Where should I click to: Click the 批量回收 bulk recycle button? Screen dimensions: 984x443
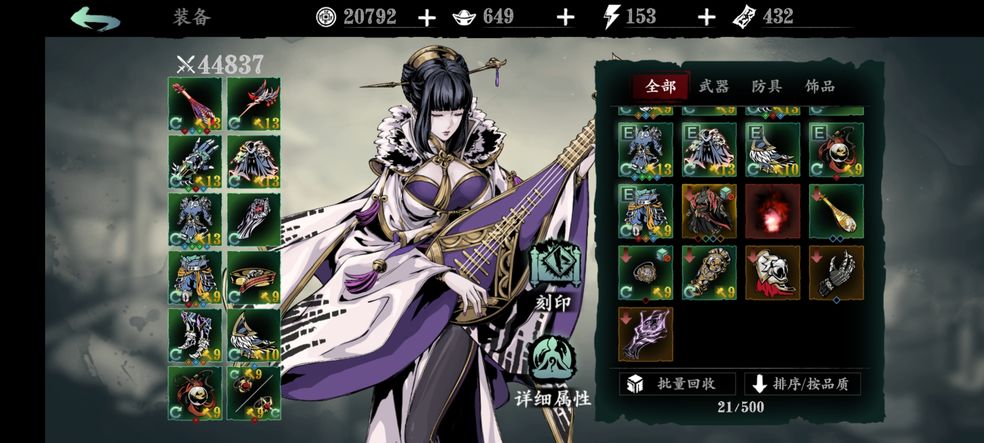coord(677,384)
